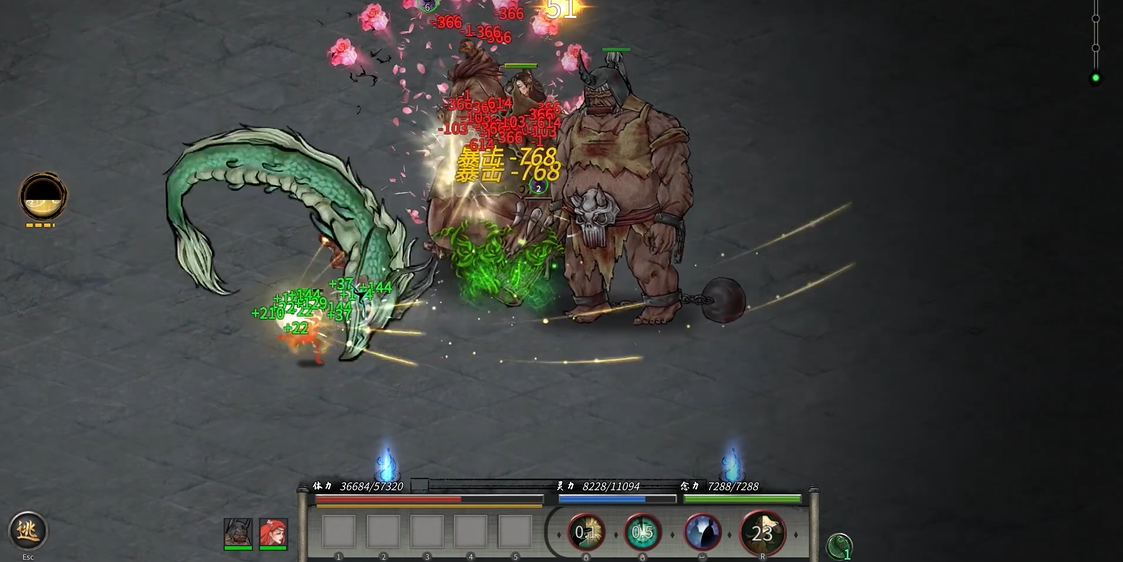This screenshot has height=562, width=1123.
Task: Click the escape button marked 逃
Action: [27, 530]
